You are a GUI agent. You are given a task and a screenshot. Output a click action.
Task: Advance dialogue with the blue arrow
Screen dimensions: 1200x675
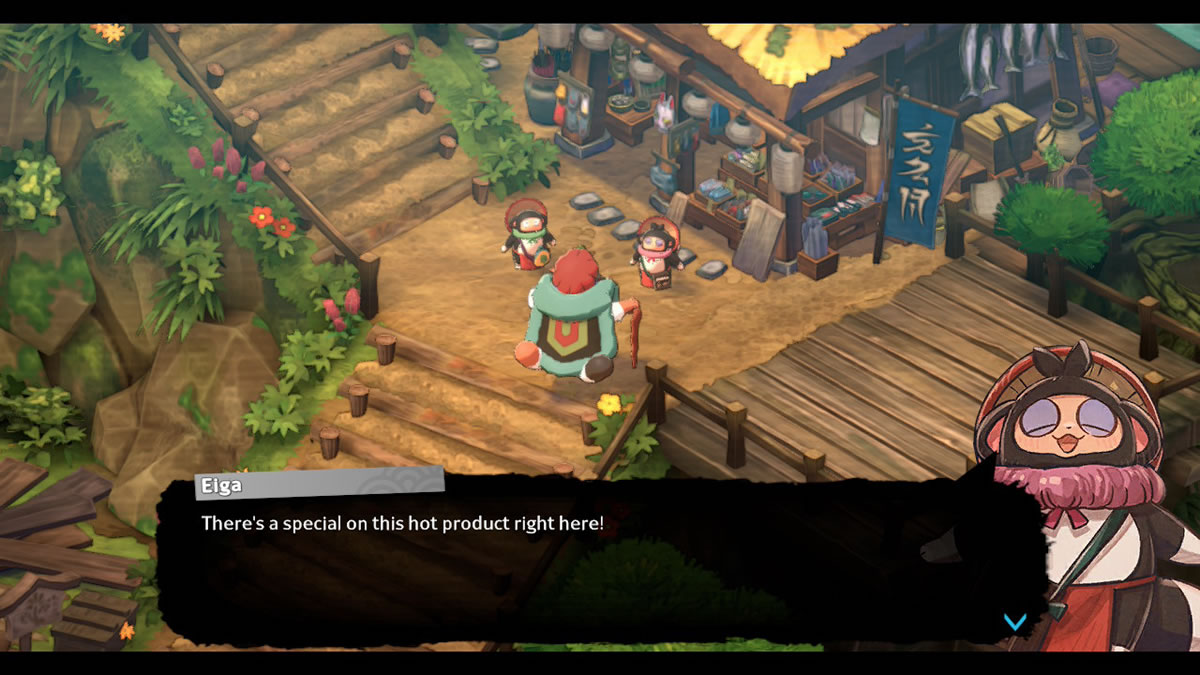click(1014, 622)
